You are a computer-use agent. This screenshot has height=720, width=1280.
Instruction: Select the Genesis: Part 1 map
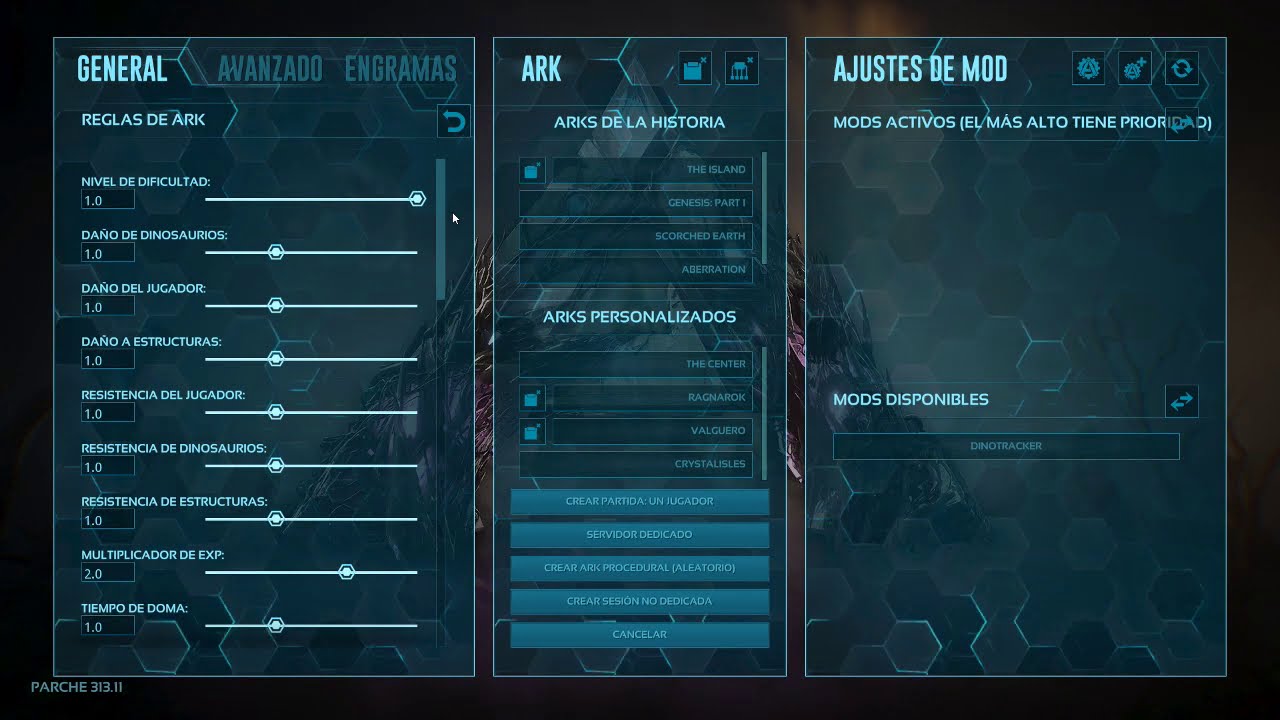[636, 203]
